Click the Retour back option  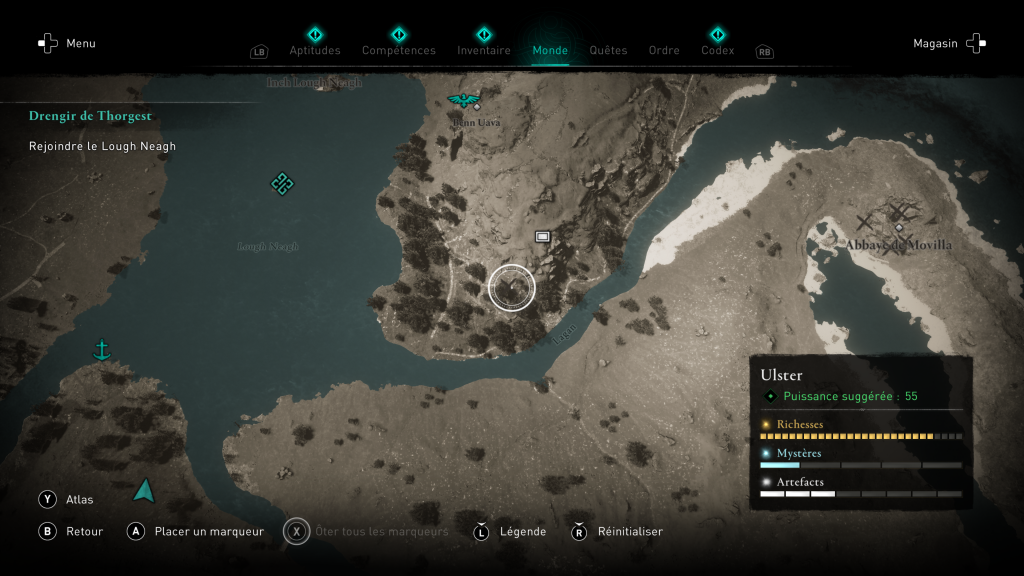click(x=72, y=531)
